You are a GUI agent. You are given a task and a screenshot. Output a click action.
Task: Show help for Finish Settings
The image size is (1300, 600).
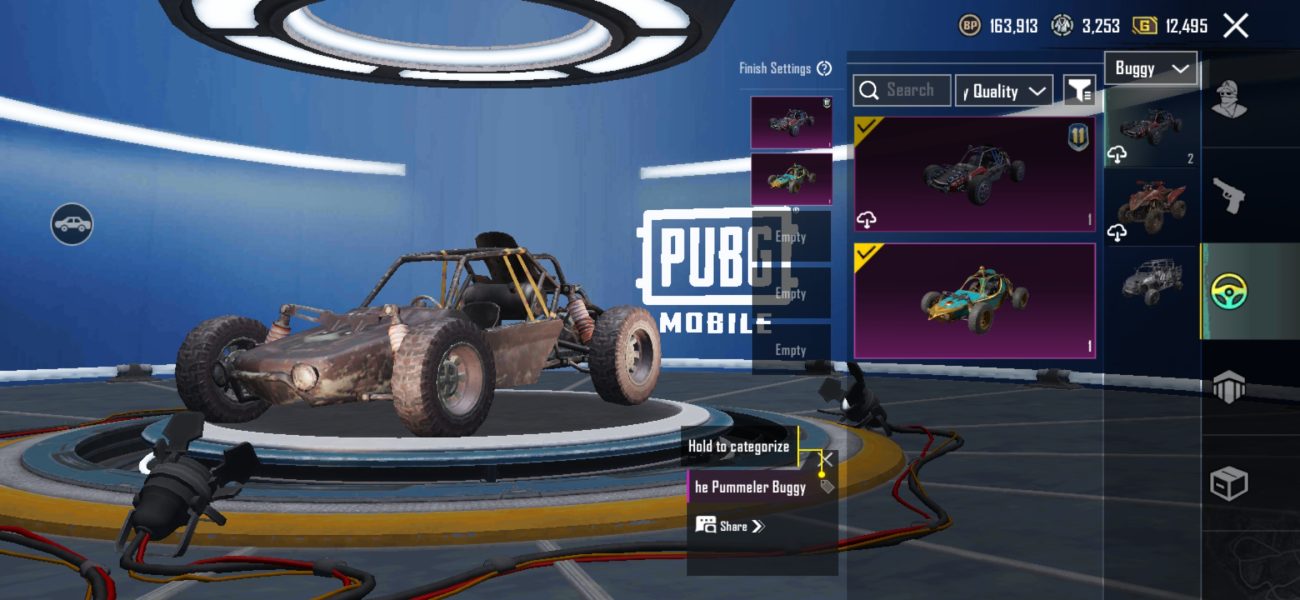click(x=824, y=68)
